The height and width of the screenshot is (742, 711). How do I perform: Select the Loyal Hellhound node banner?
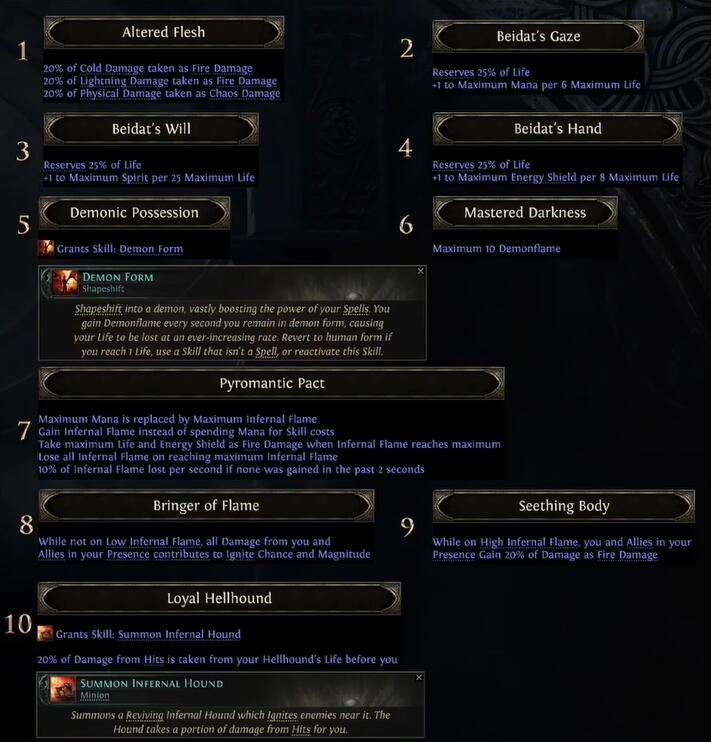219,599
